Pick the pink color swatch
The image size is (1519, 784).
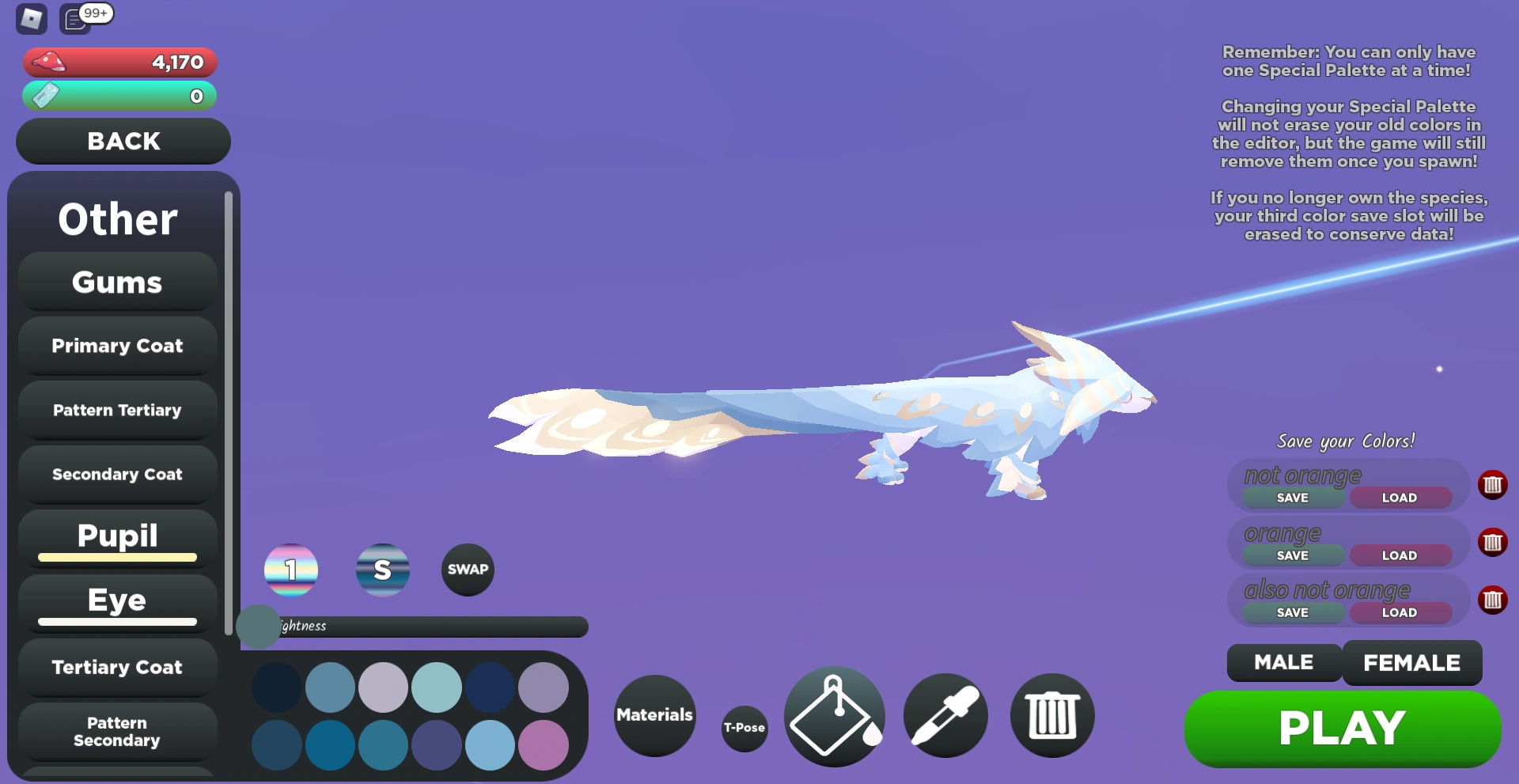(x=544, y=744)
